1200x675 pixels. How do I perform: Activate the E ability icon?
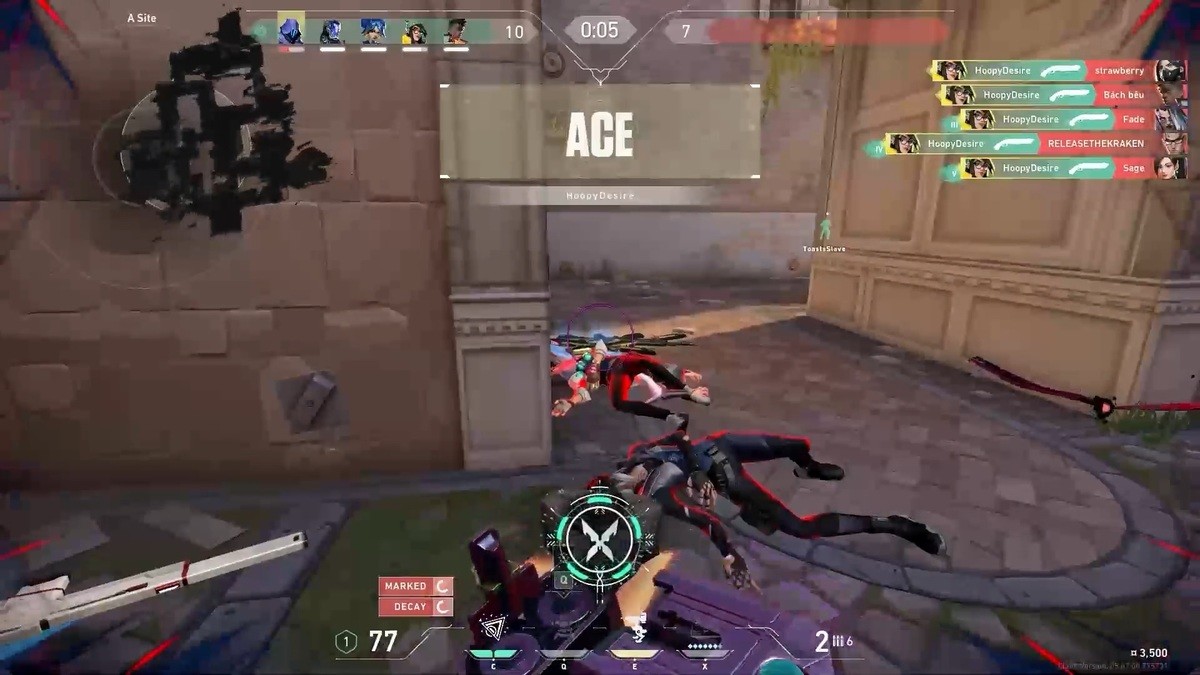633,628
